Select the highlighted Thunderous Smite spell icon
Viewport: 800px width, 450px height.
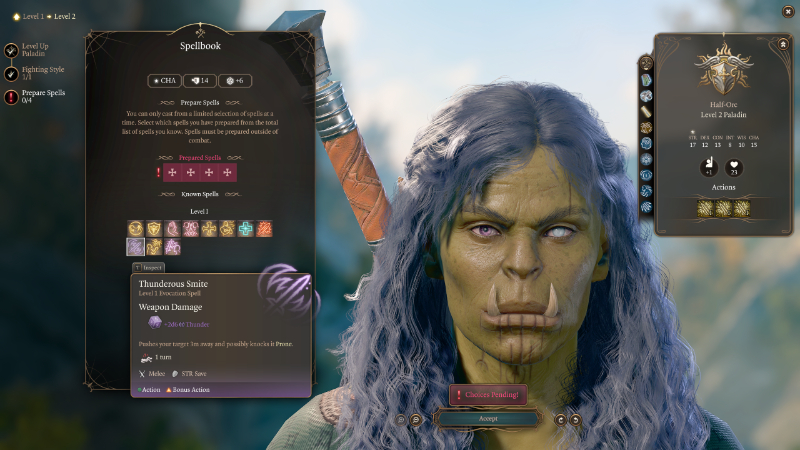pos(135,246)
